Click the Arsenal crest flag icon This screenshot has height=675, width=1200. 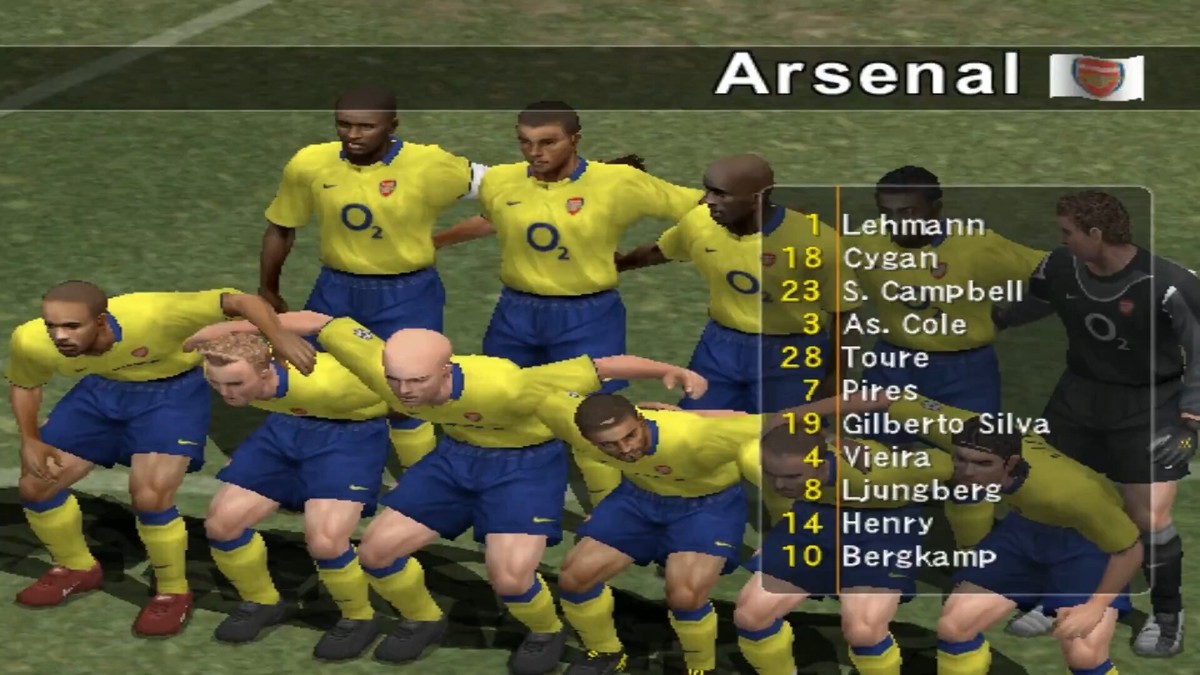tap(1097, 77)
